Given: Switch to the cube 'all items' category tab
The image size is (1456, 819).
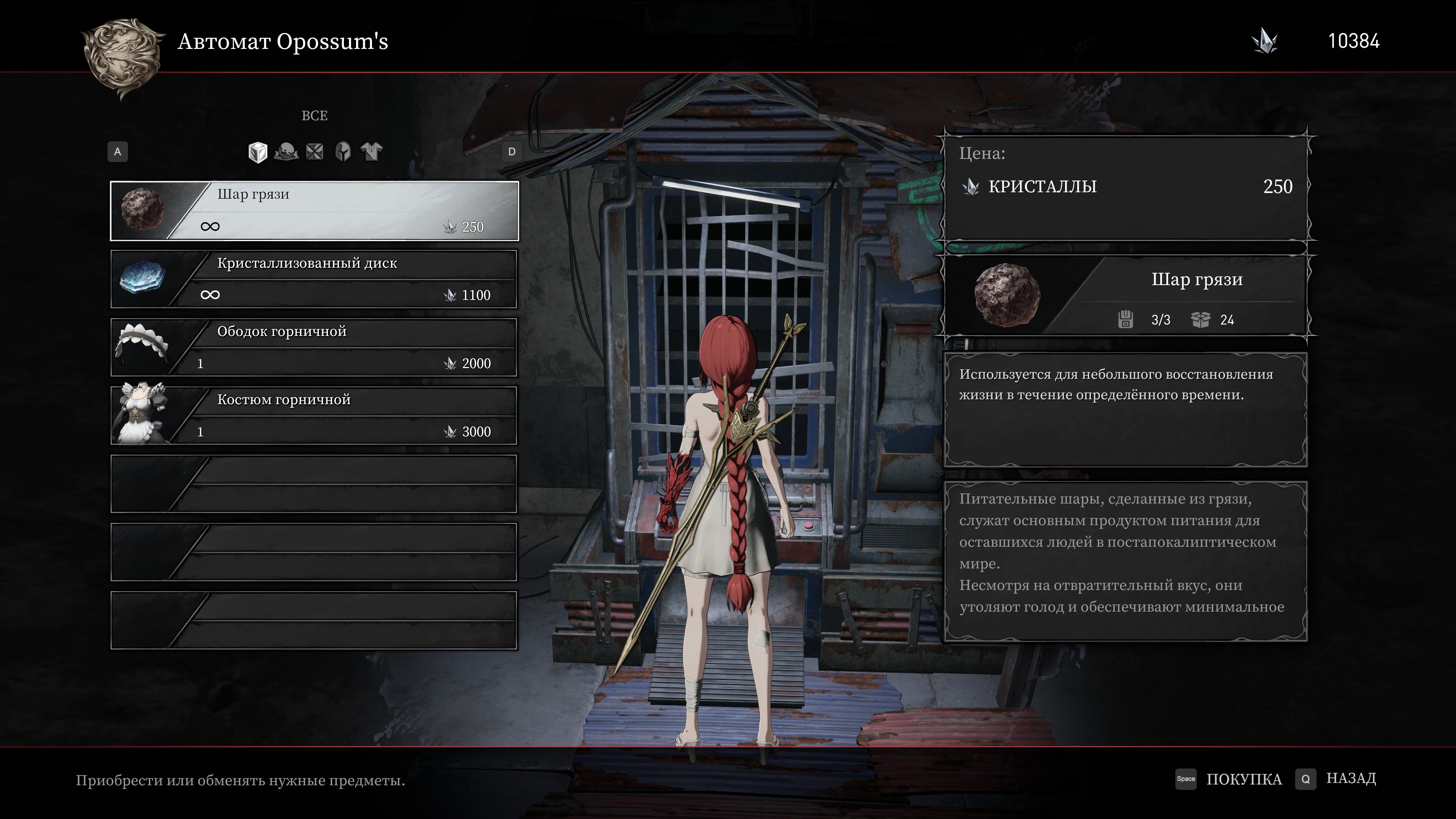Looking at the screenshot, I should pos(258,152).
